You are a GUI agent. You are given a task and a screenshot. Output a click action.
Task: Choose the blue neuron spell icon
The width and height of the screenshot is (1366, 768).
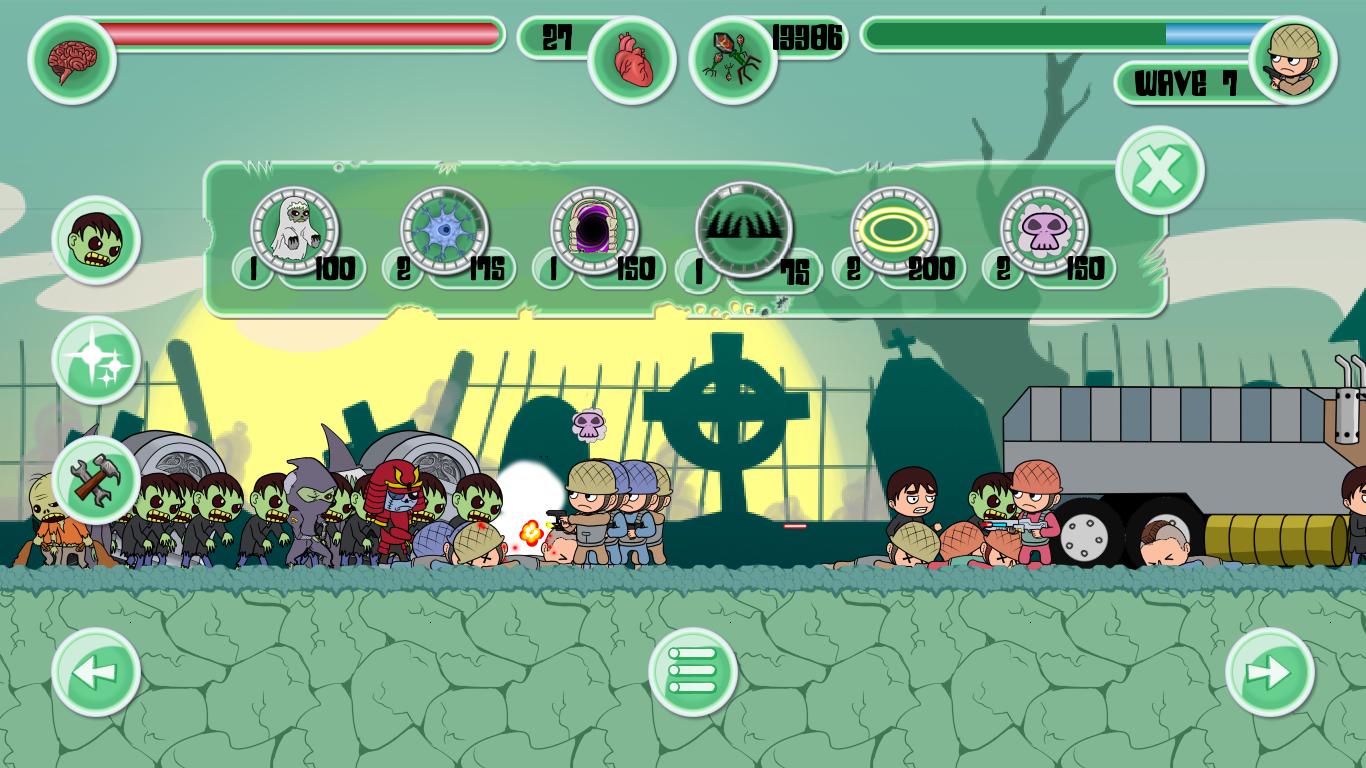coord(444,231)
